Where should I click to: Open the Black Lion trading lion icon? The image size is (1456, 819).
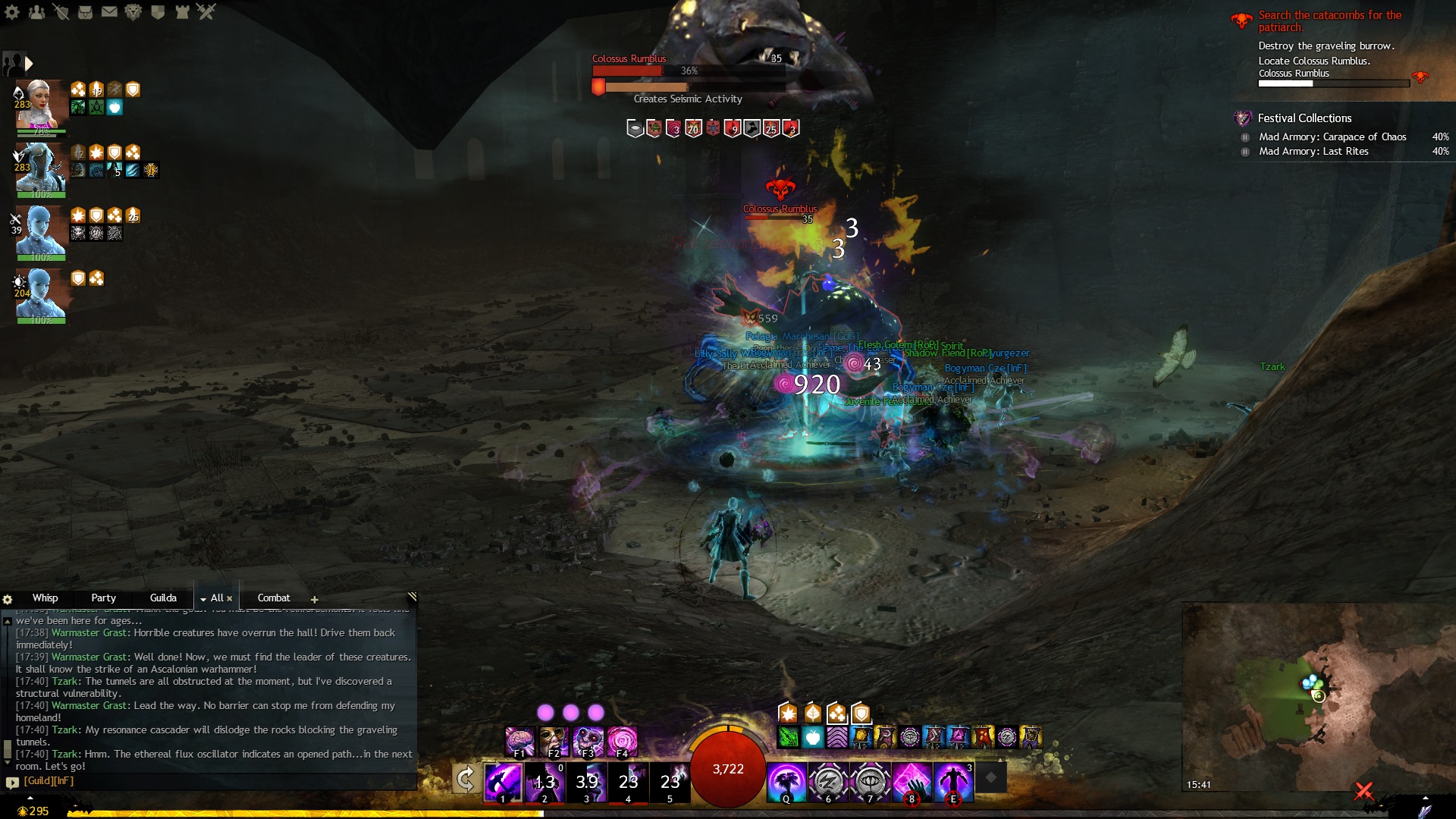pos(133,12)
